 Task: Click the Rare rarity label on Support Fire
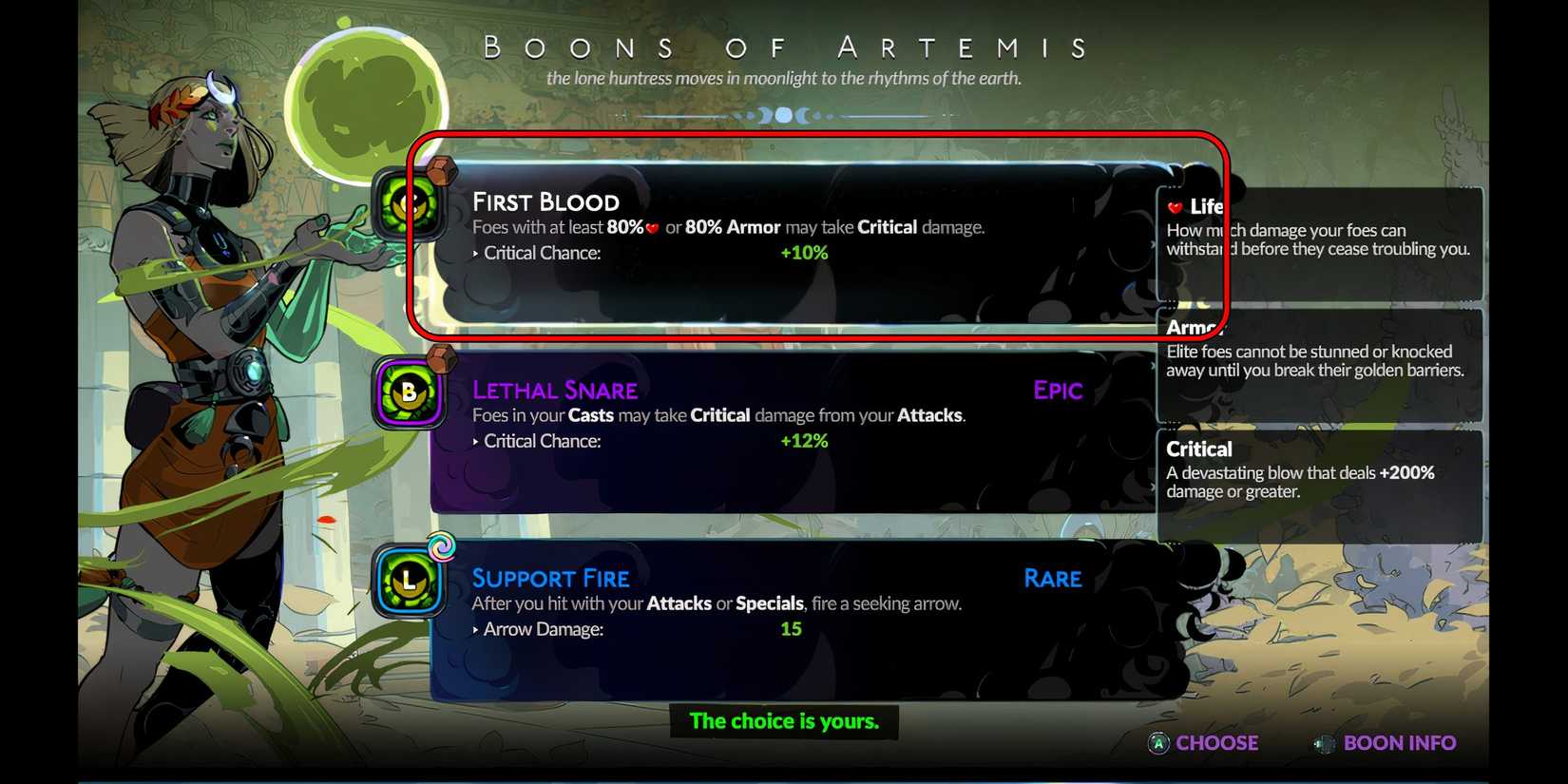click(1052, 579)
